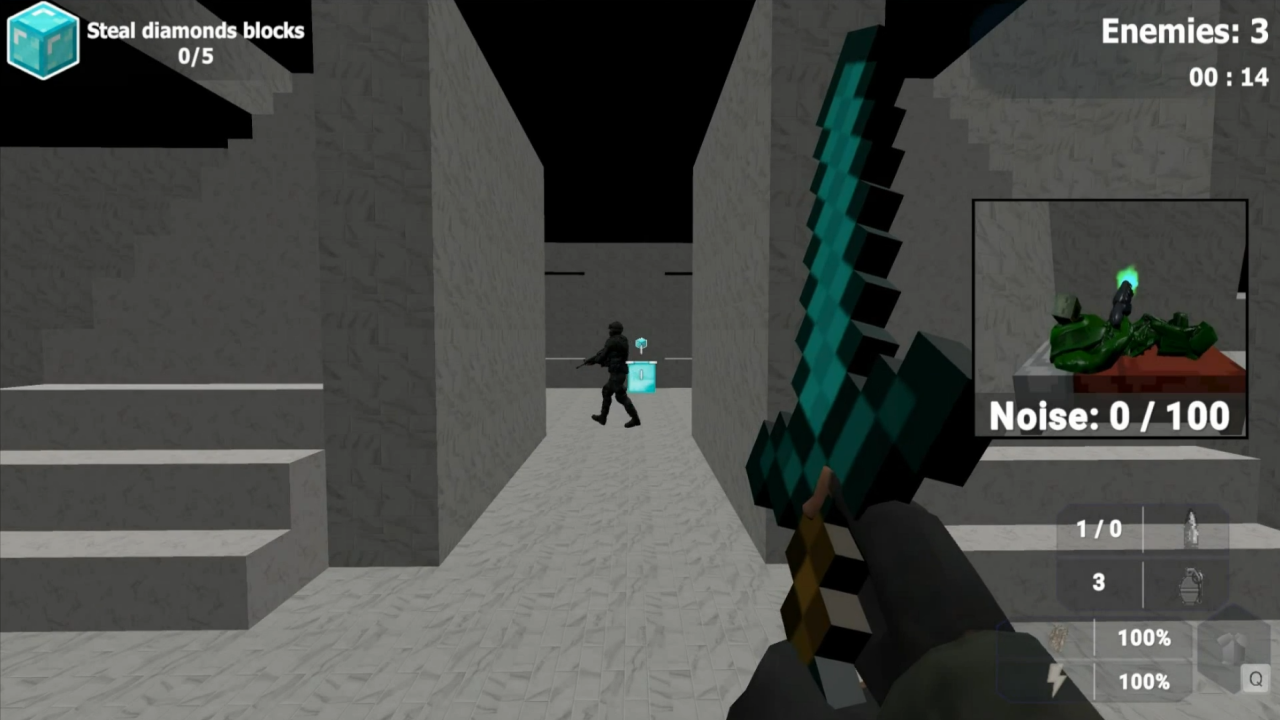Click the 0/5 progress counter

click(195, 57)
